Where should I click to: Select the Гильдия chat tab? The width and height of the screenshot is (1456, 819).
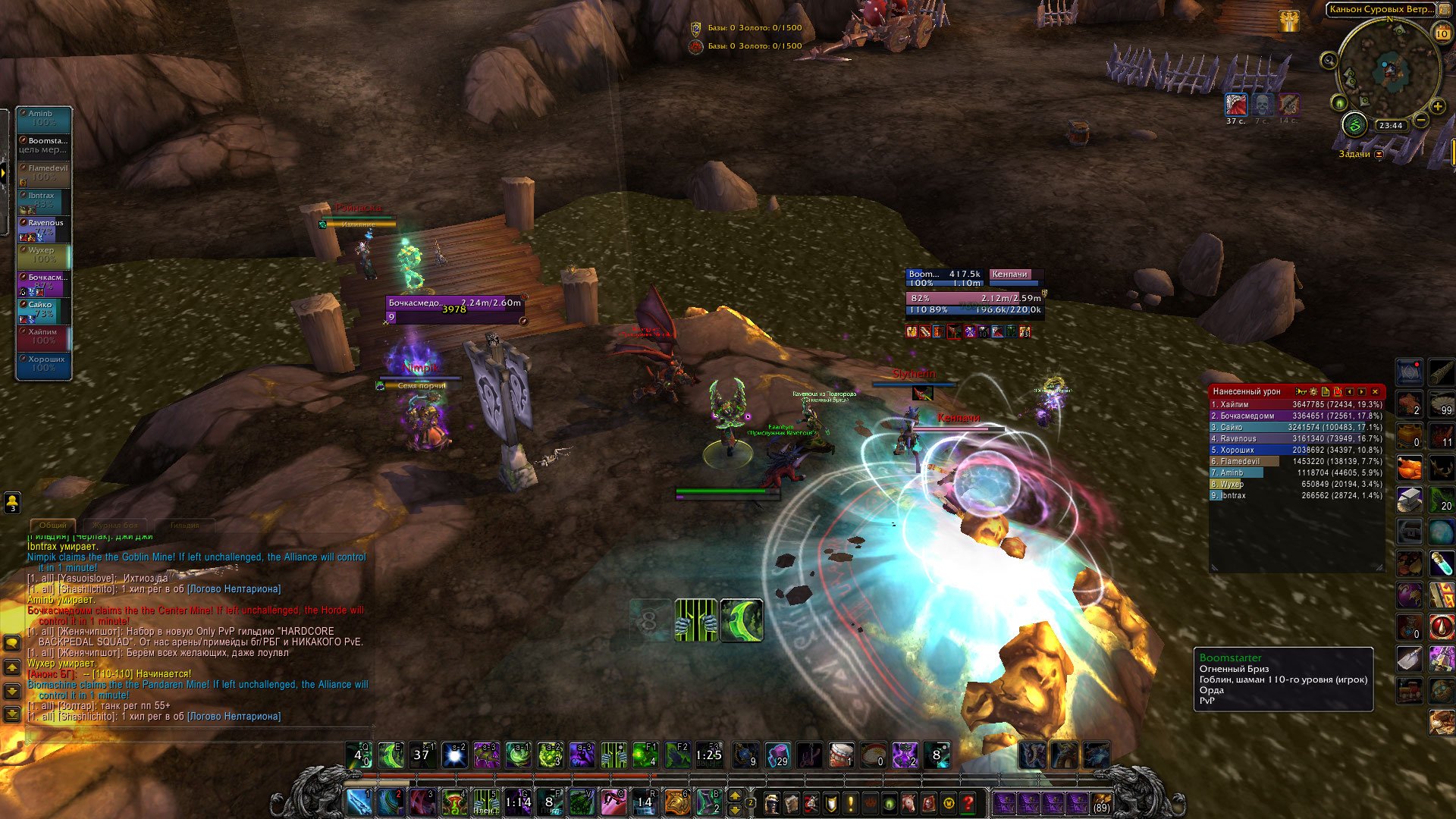(x=184, y=525)
